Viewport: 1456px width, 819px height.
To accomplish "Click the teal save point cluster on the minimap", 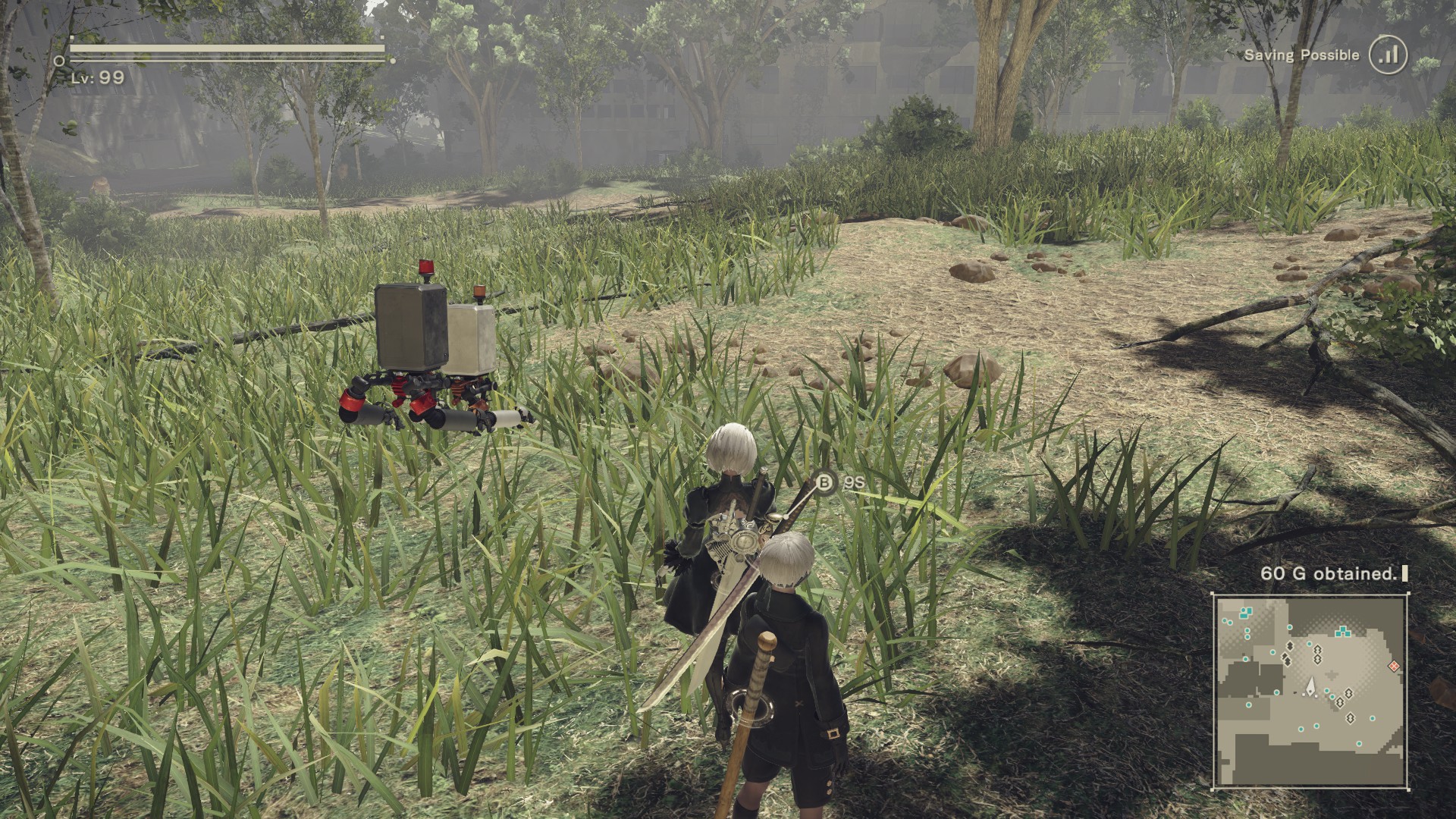I will tap(1342, 632).
